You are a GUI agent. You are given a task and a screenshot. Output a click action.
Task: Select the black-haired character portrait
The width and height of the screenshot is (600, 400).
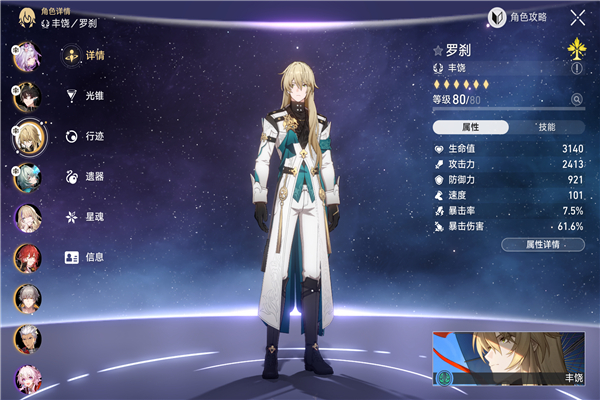(27, 97)
